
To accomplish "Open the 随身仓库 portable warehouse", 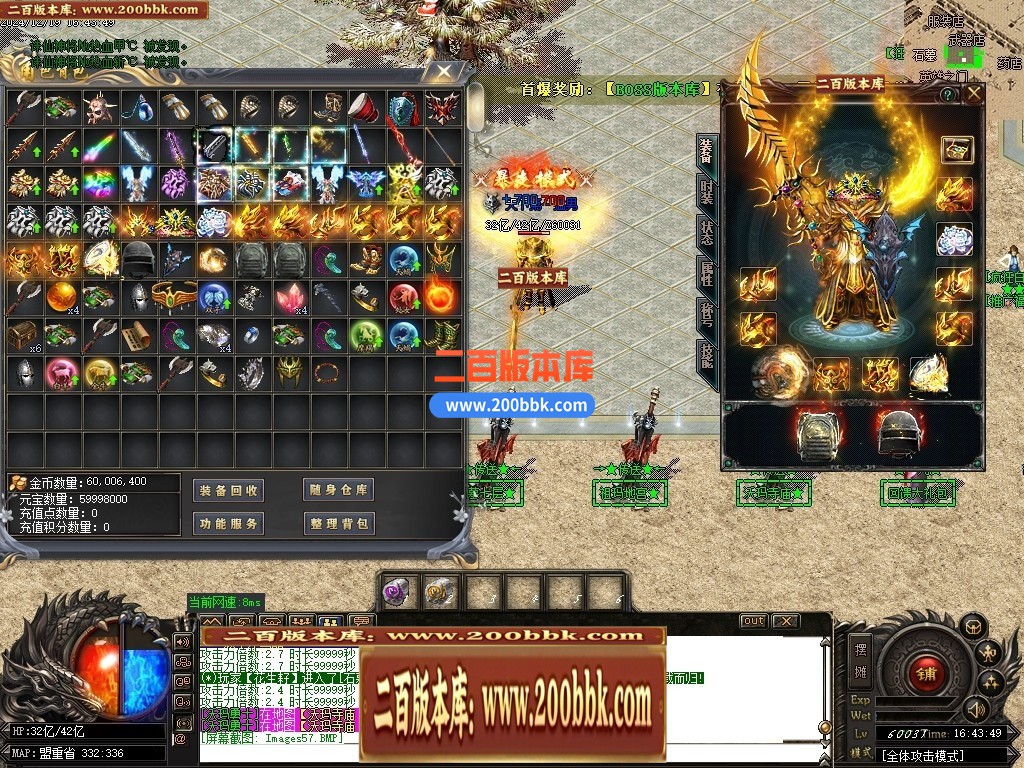I will click(338, 490).
